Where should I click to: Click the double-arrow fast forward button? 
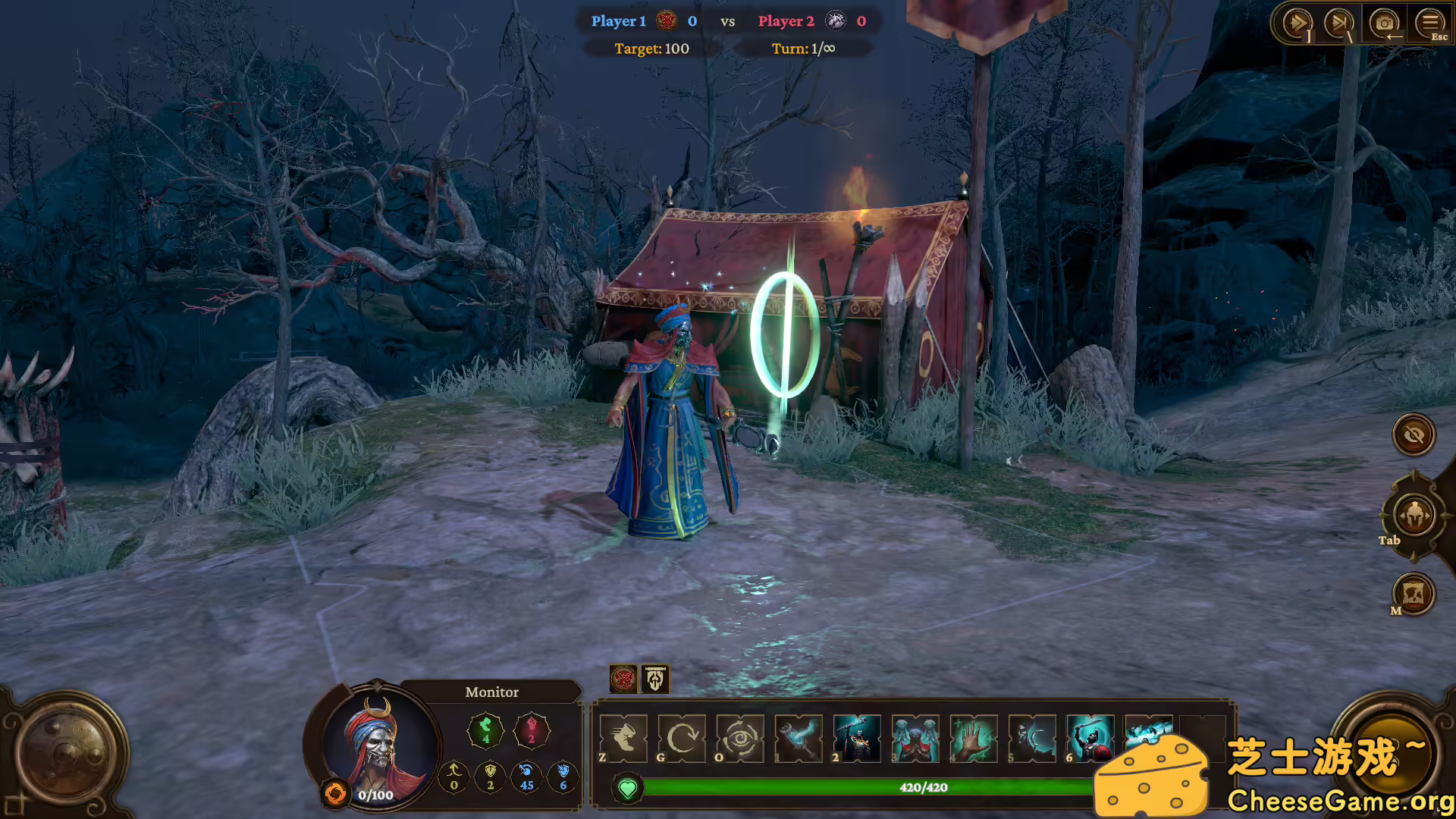pos(1296,24)
